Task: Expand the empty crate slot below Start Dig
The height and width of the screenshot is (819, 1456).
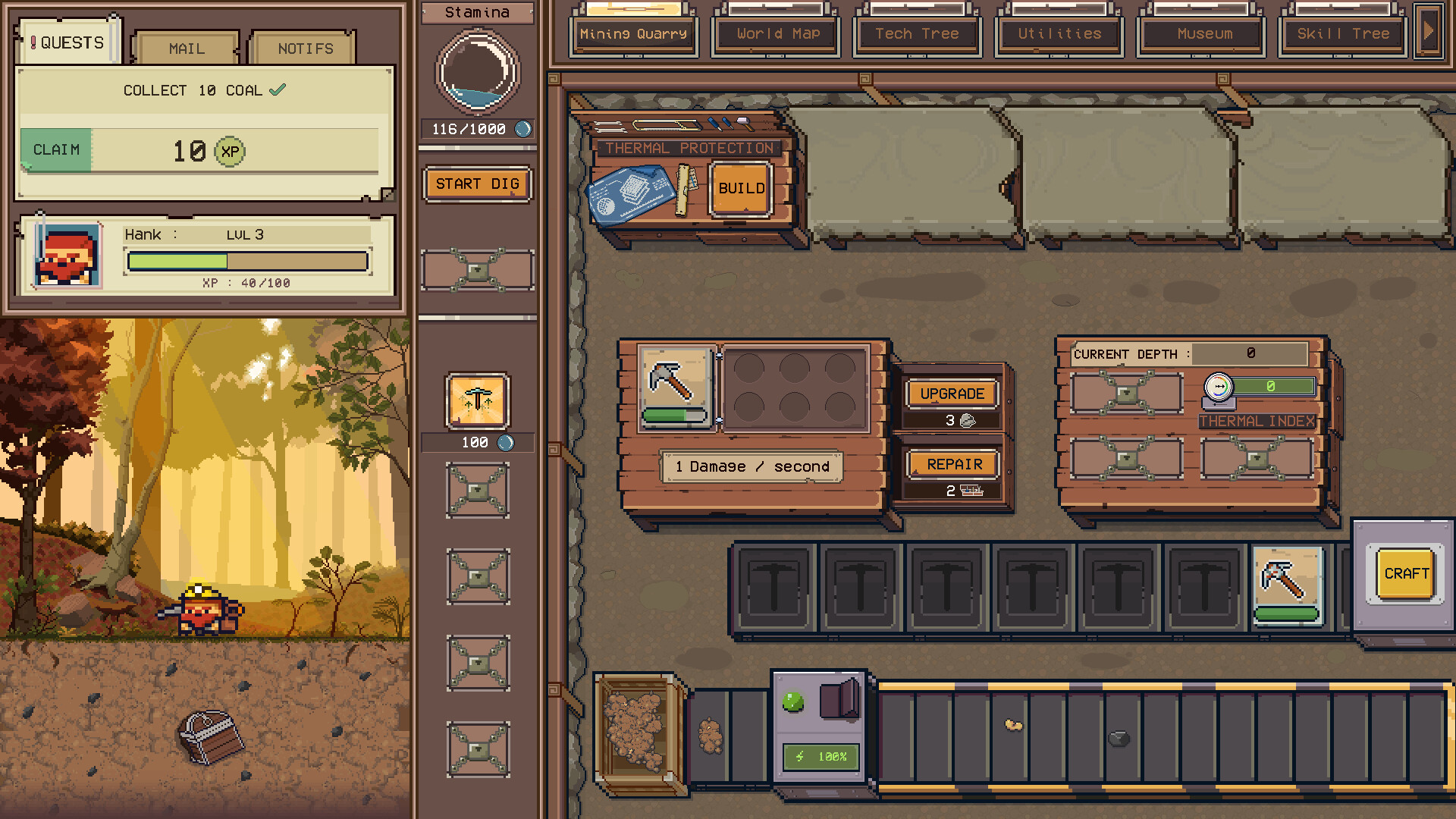Action: point(477,271)
